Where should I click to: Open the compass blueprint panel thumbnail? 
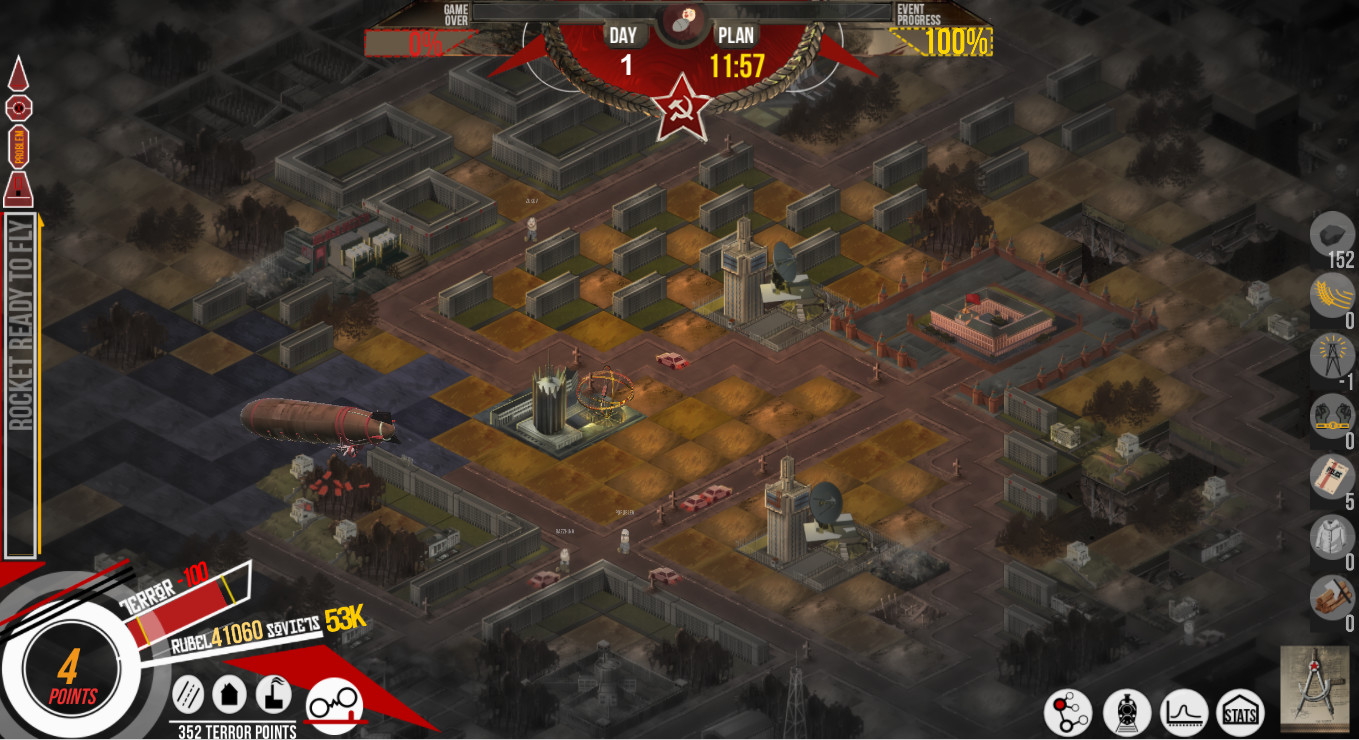point(1313,690)
